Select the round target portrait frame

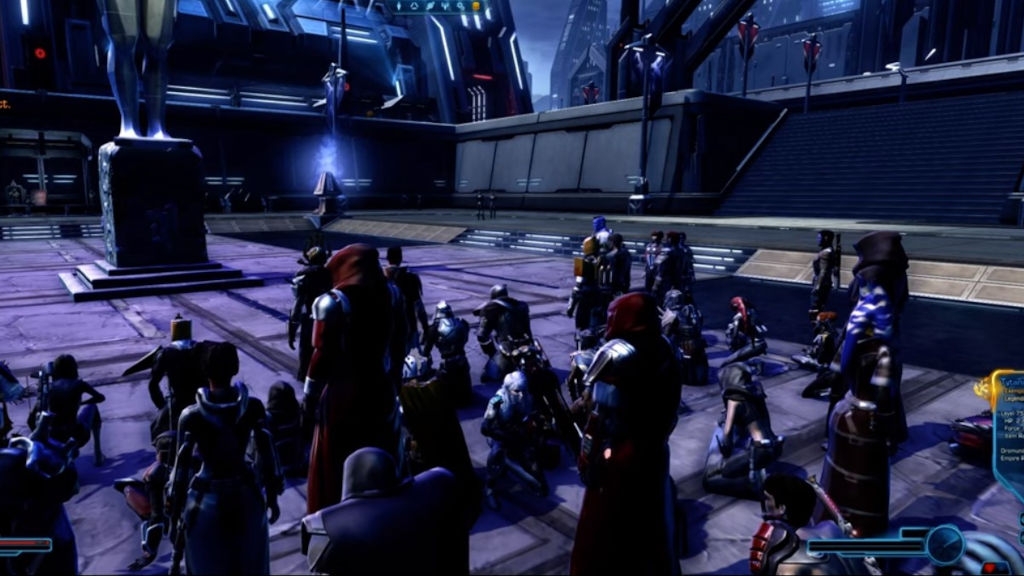(x=944, y=544)
